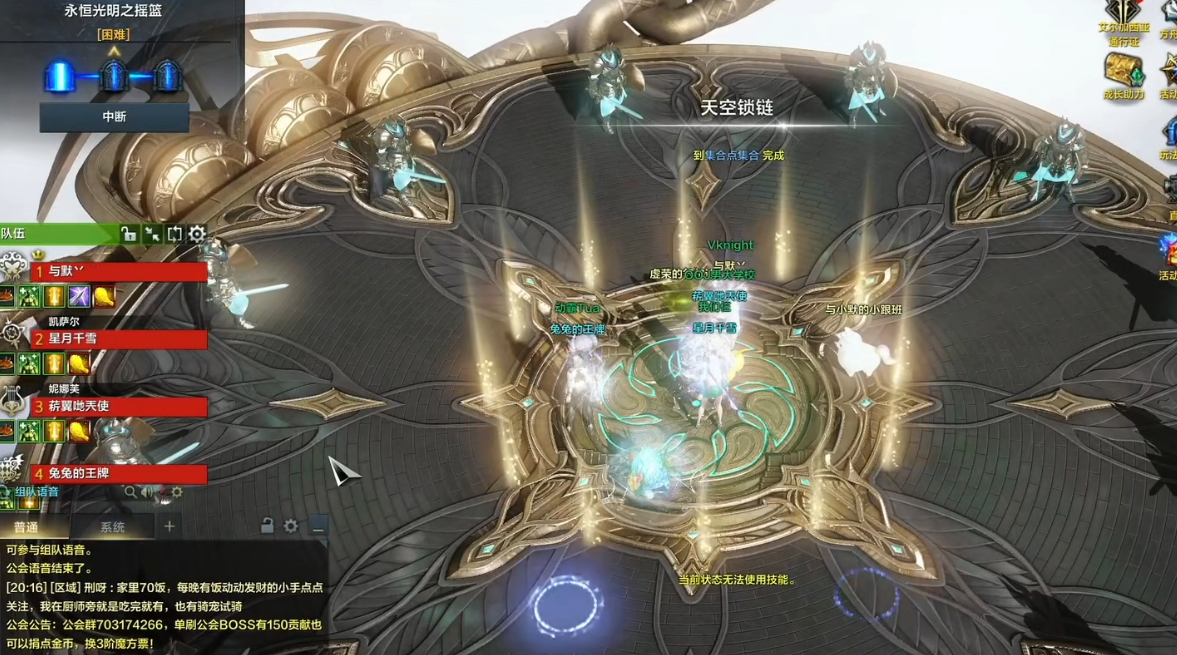
Task: Switch to the 系统 chat tab
Action: click(x=112, y=527)
